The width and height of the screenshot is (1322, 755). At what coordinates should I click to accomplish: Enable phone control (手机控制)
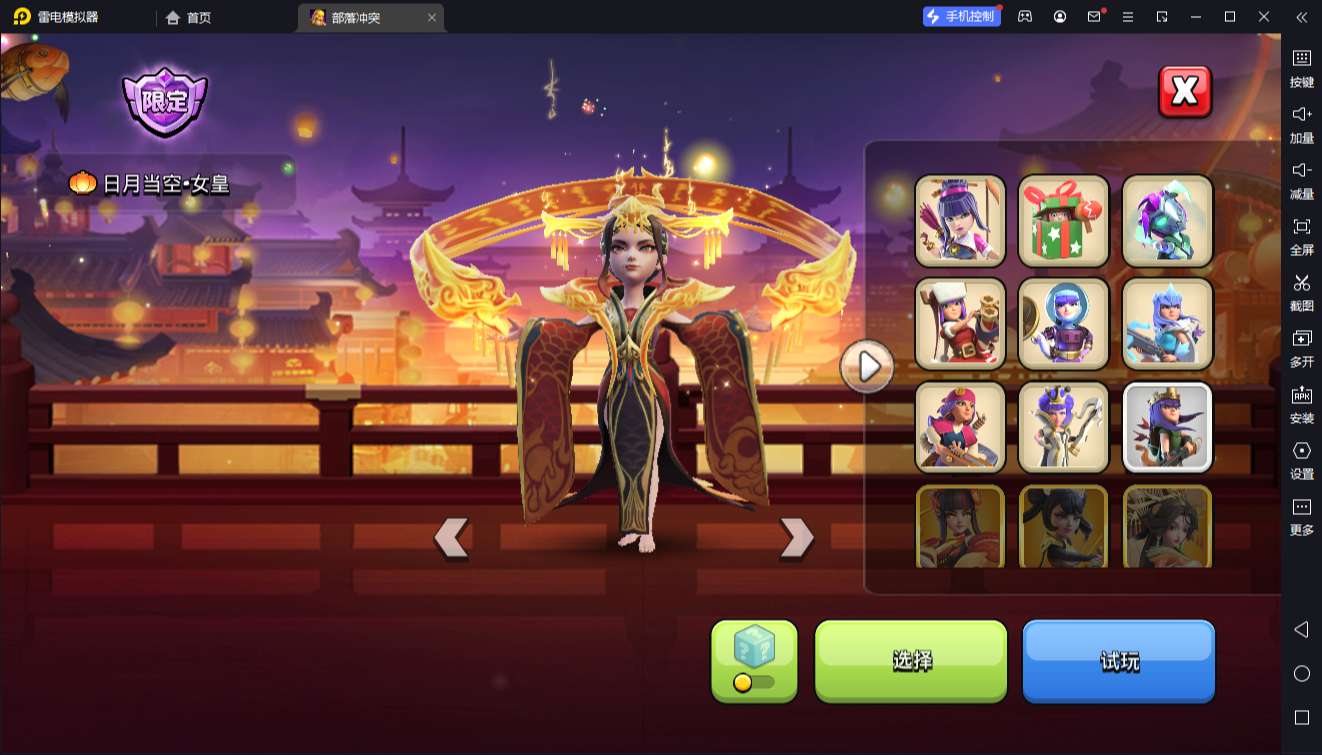pos(959,16)
